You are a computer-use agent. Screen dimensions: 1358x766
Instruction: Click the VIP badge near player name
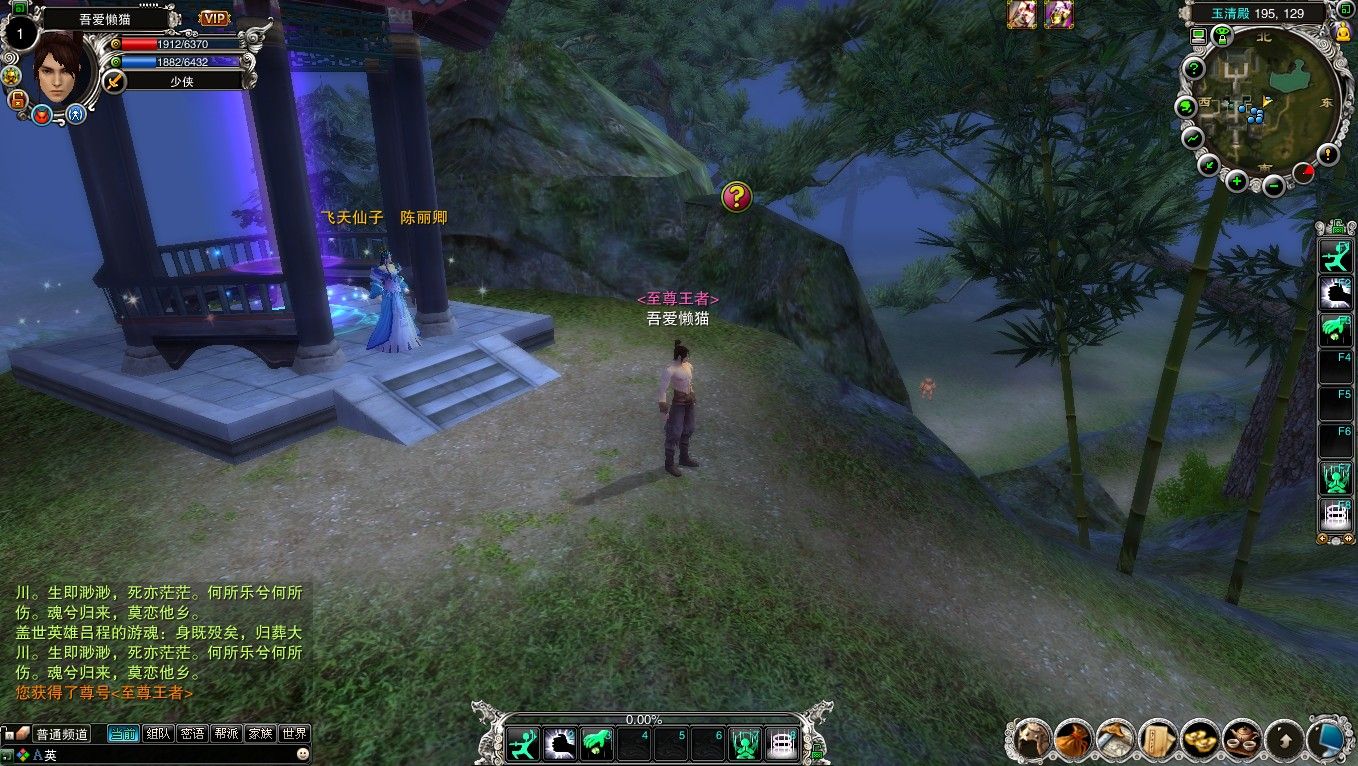click(x=214, y=18)
